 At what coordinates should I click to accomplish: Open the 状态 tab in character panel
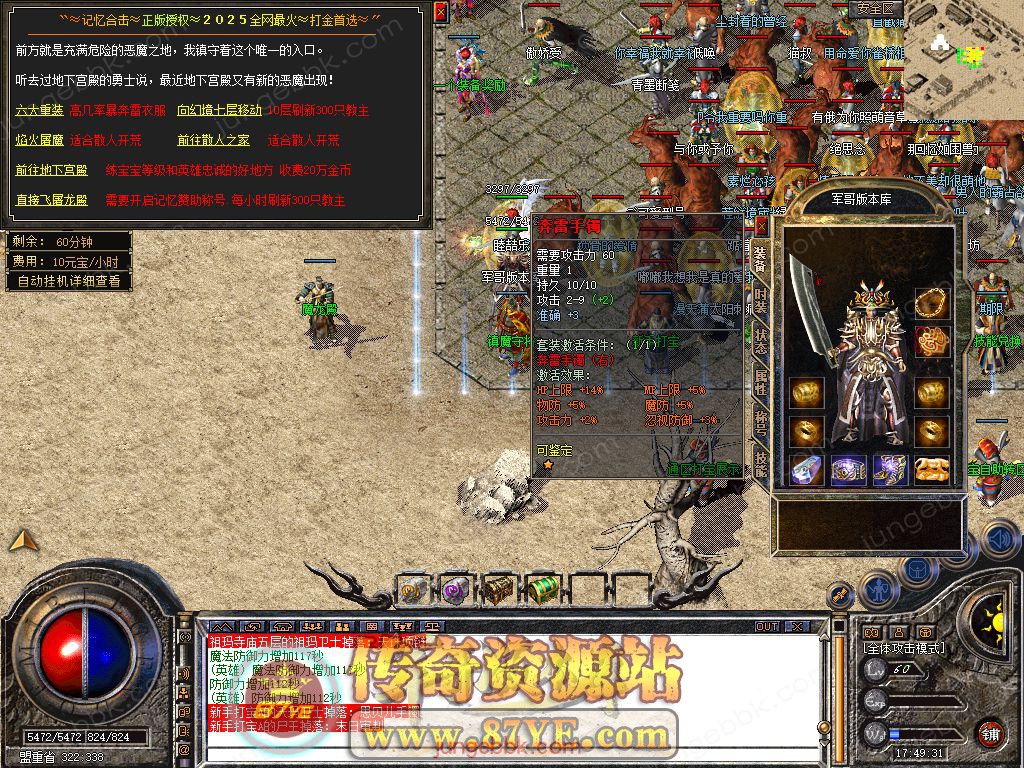(761, 340)
